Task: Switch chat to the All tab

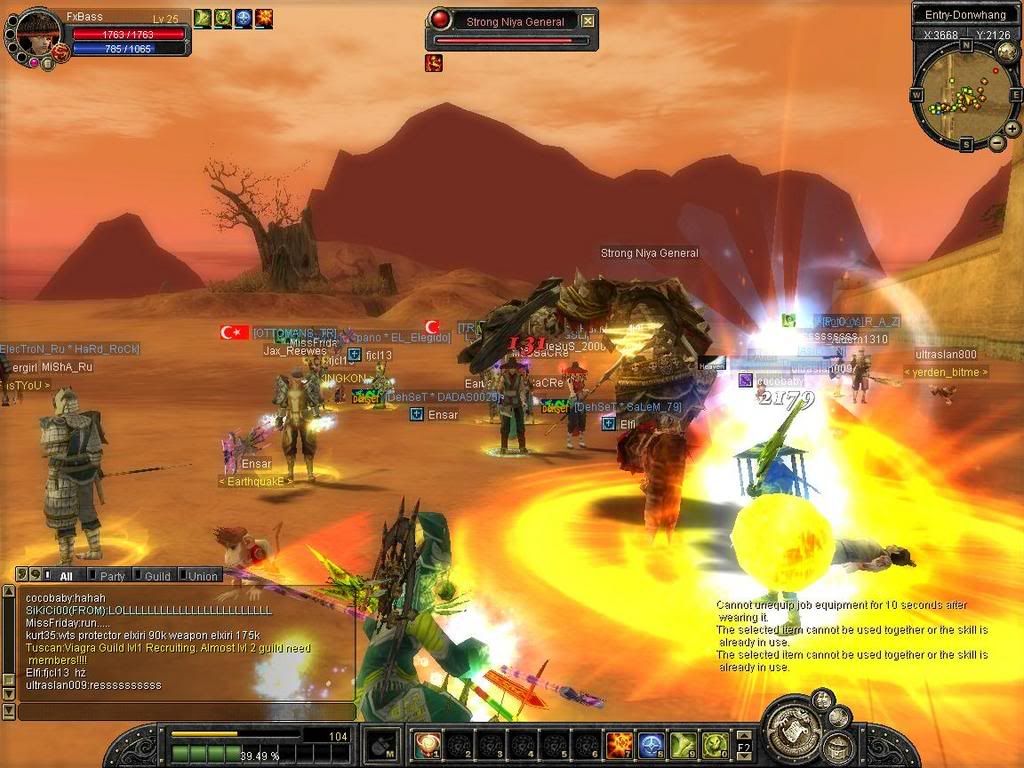Action: pos(65,576)
